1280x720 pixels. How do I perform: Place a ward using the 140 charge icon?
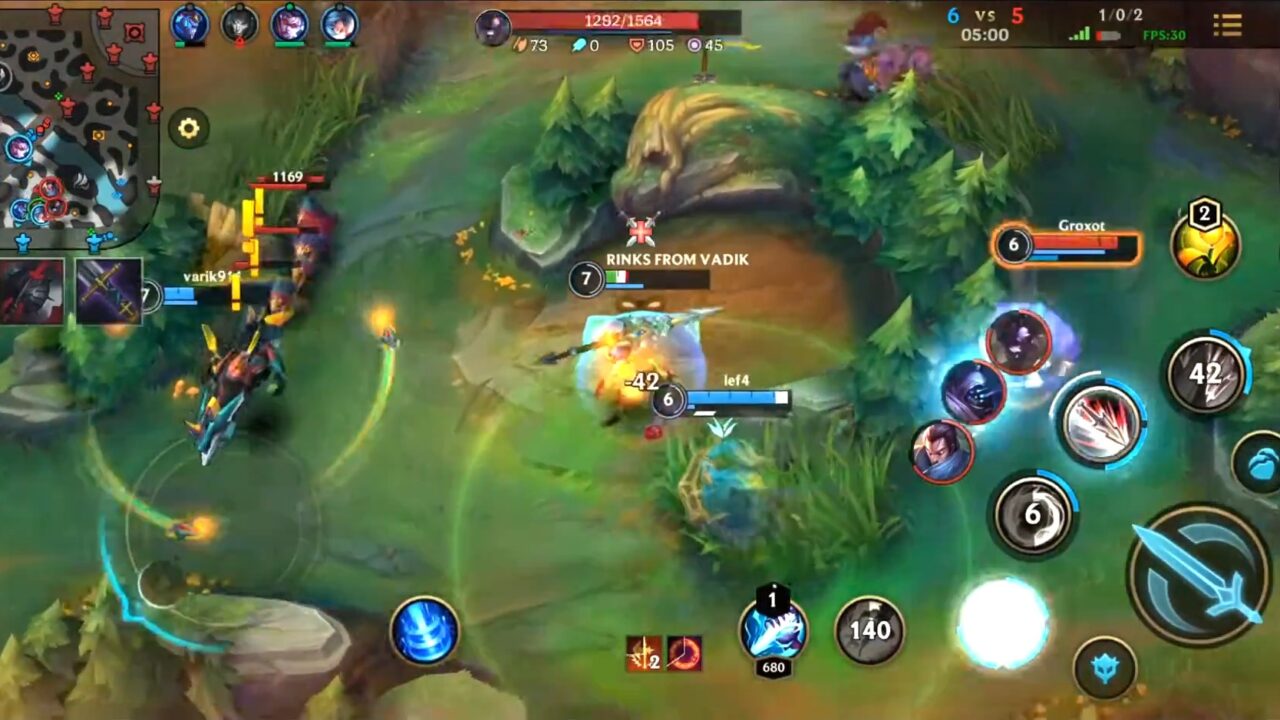pyautogui.click(x=869, y=630)
